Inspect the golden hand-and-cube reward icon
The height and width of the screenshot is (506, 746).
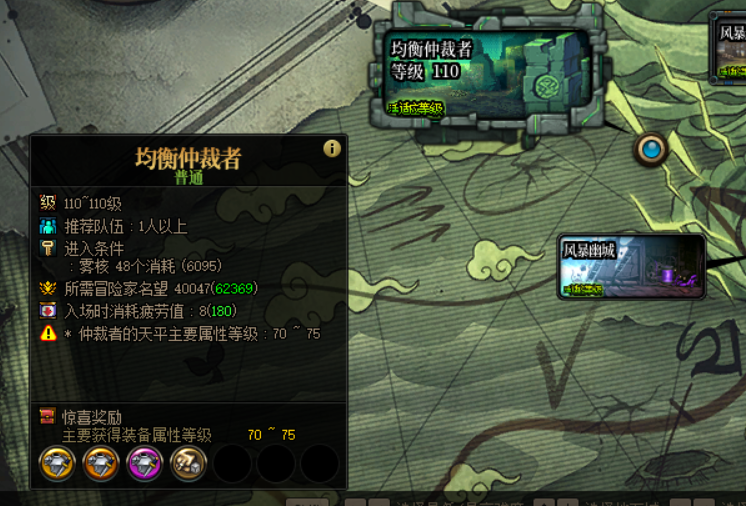coord(188,463)
